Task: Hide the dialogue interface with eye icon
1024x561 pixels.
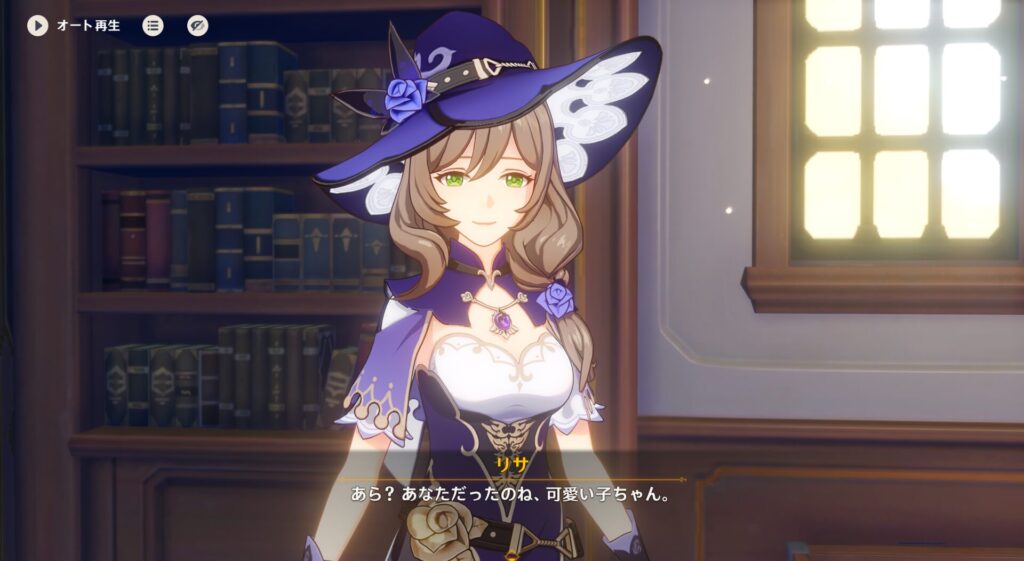Action: pos(197,25)
